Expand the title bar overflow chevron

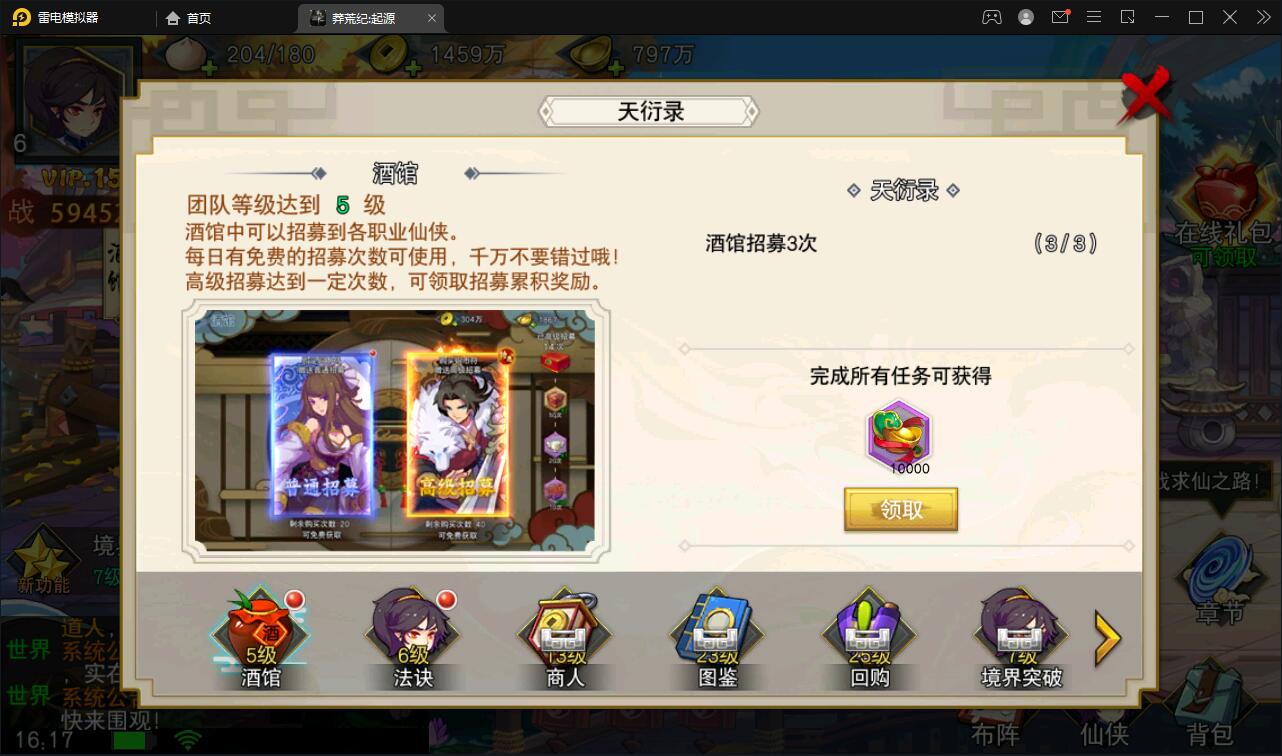1262,17
